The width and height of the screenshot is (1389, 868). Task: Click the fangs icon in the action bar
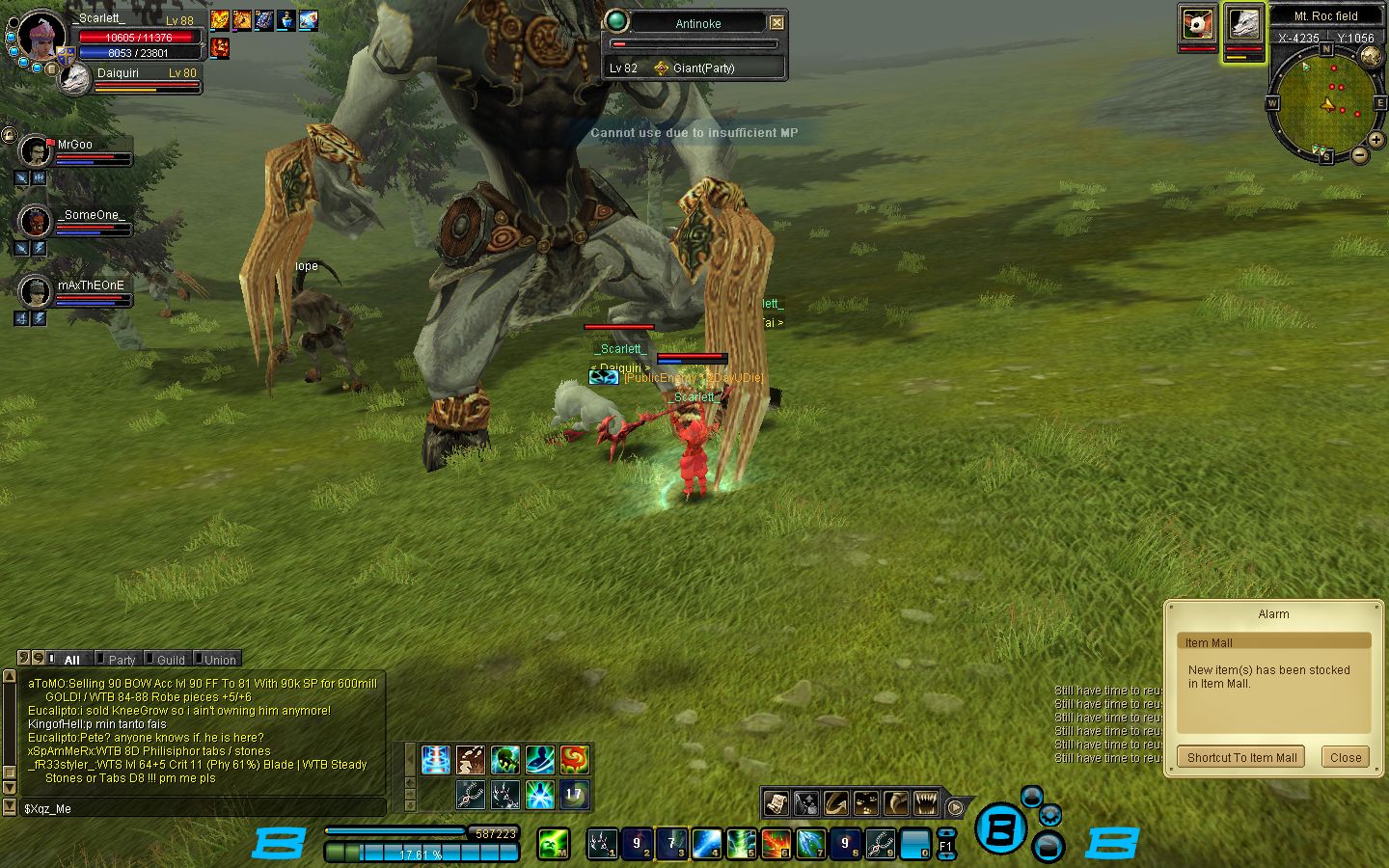(926, 802)
